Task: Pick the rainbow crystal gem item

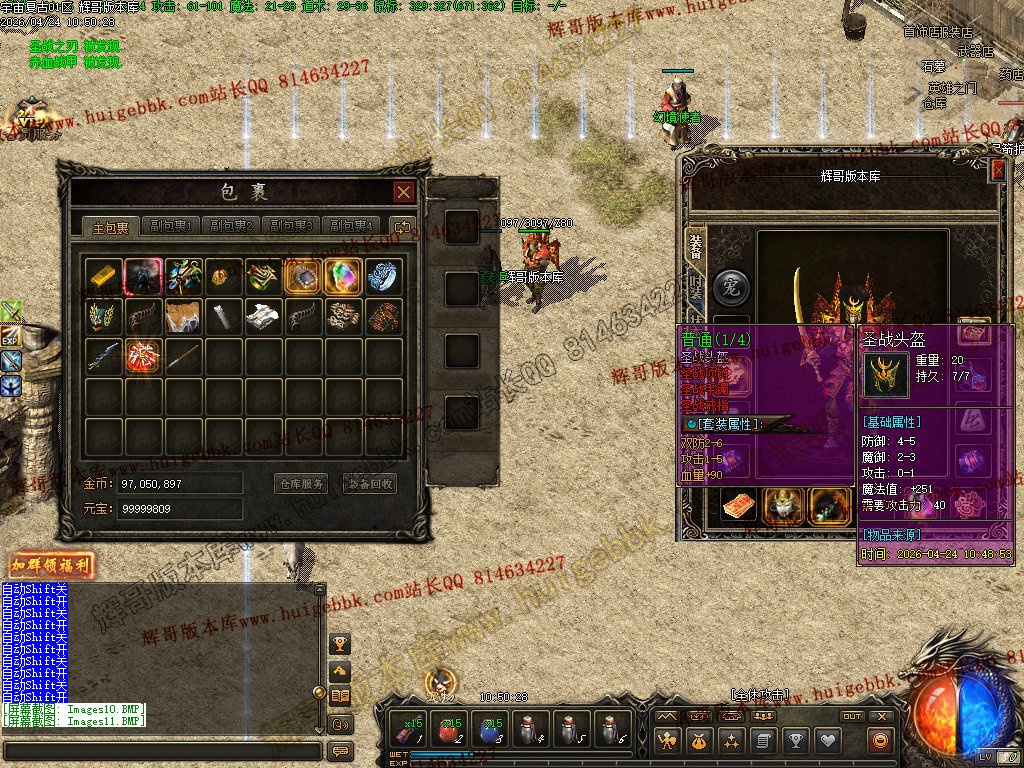Action: click(x=343, y=276)
